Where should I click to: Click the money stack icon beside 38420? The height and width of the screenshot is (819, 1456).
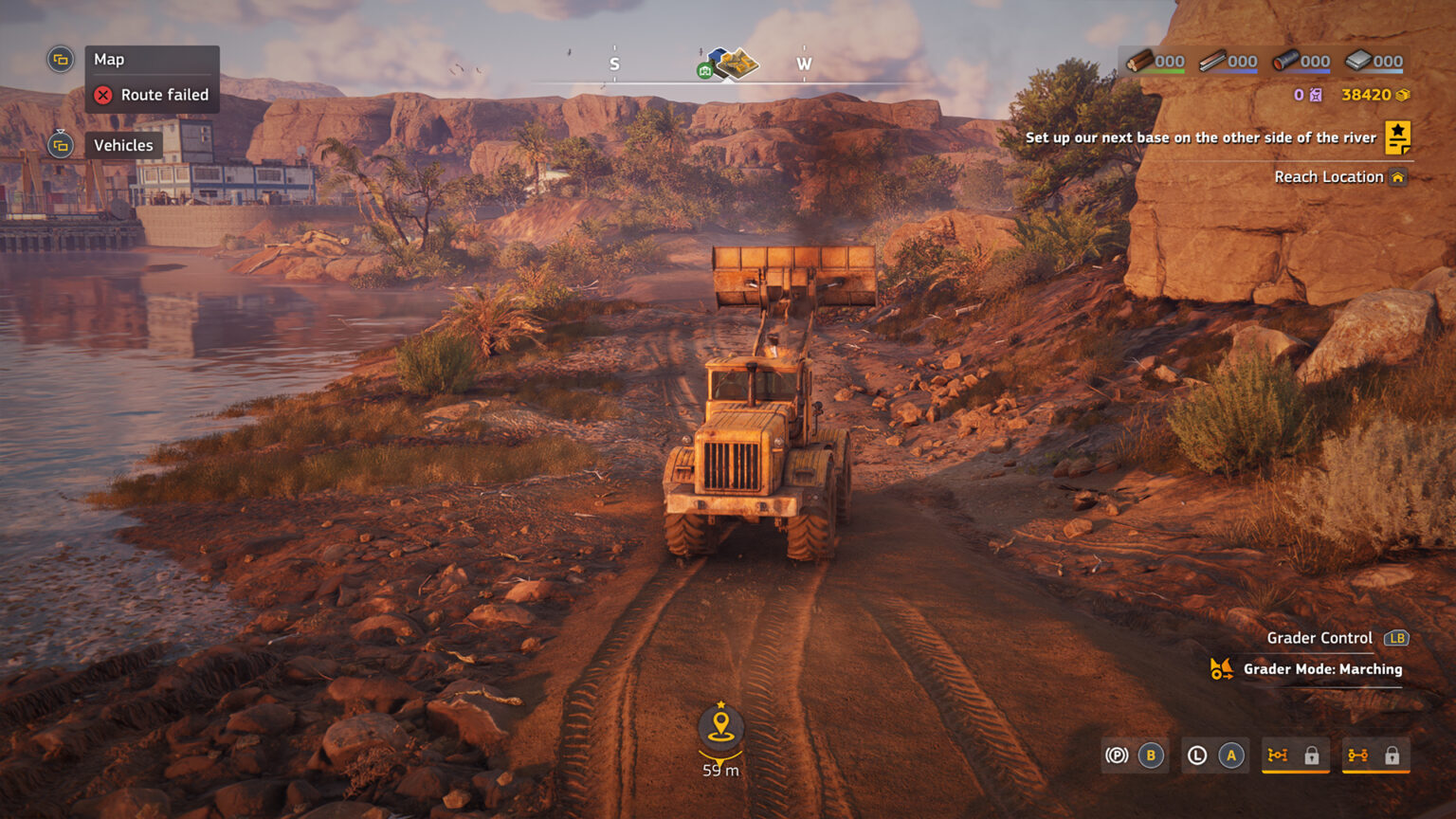pyautogui.click(x=1402, y=95)
